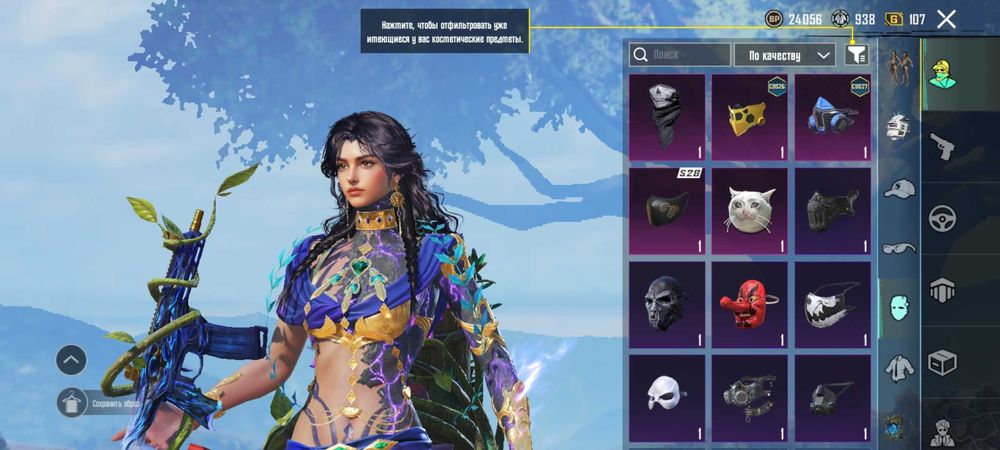Open the pistol weapon skins category
This screenshot has width=1000, height=450.
[x=943, y=146]
